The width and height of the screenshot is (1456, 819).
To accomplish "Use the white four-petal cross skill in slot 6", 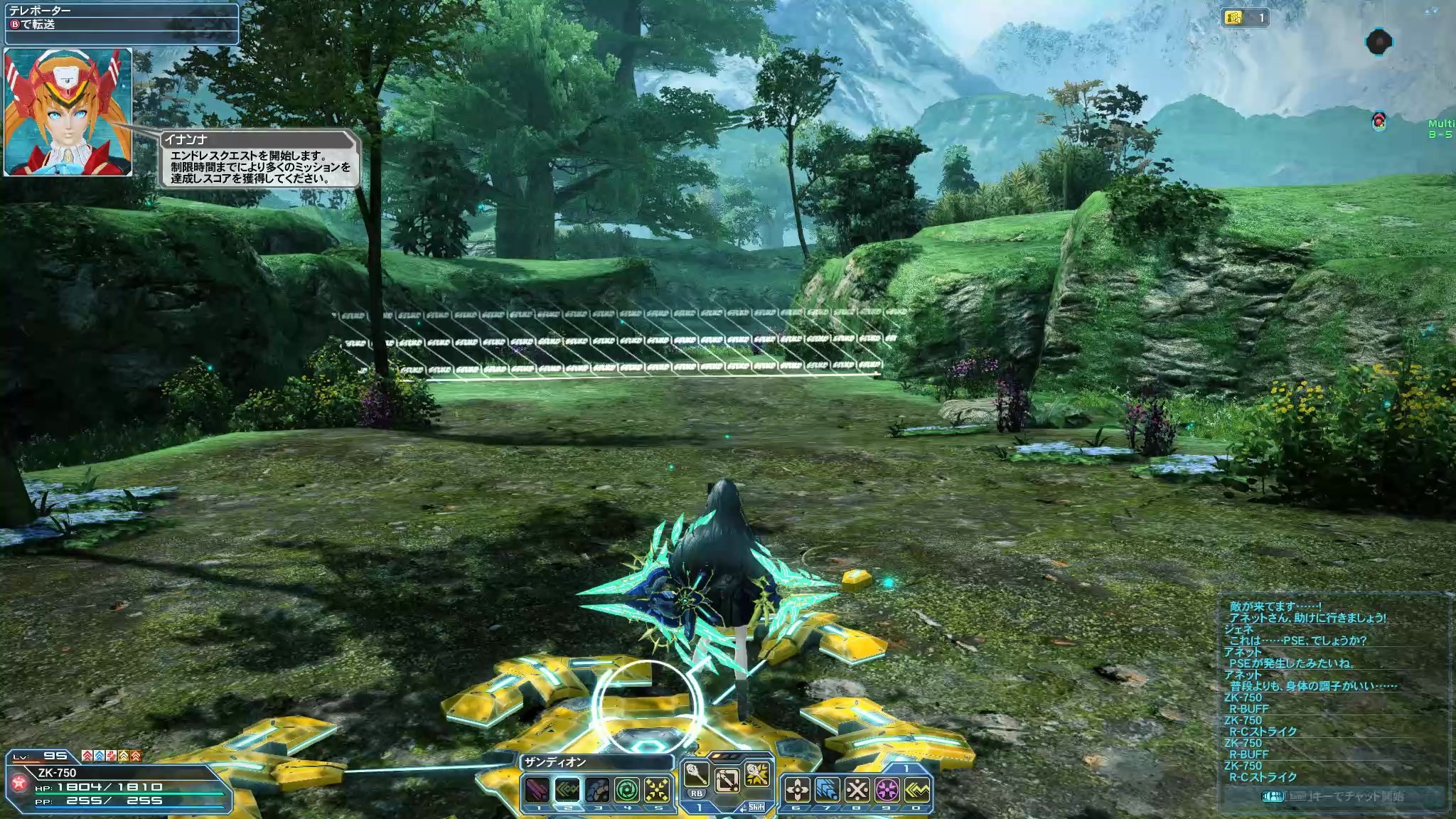I will point(796,790).
